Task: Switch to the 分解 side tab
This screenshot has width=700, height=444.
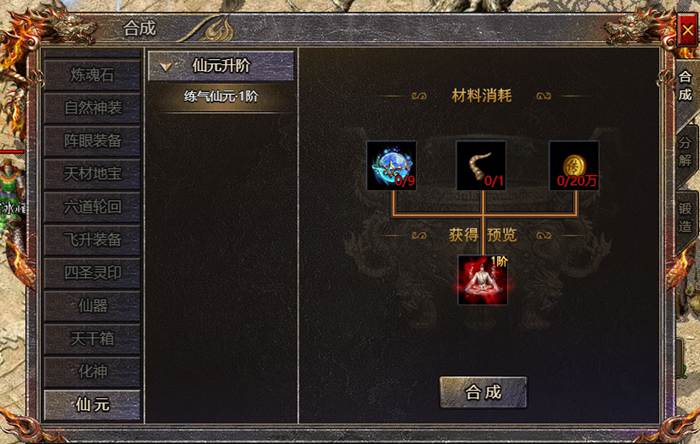Action: 685,150
